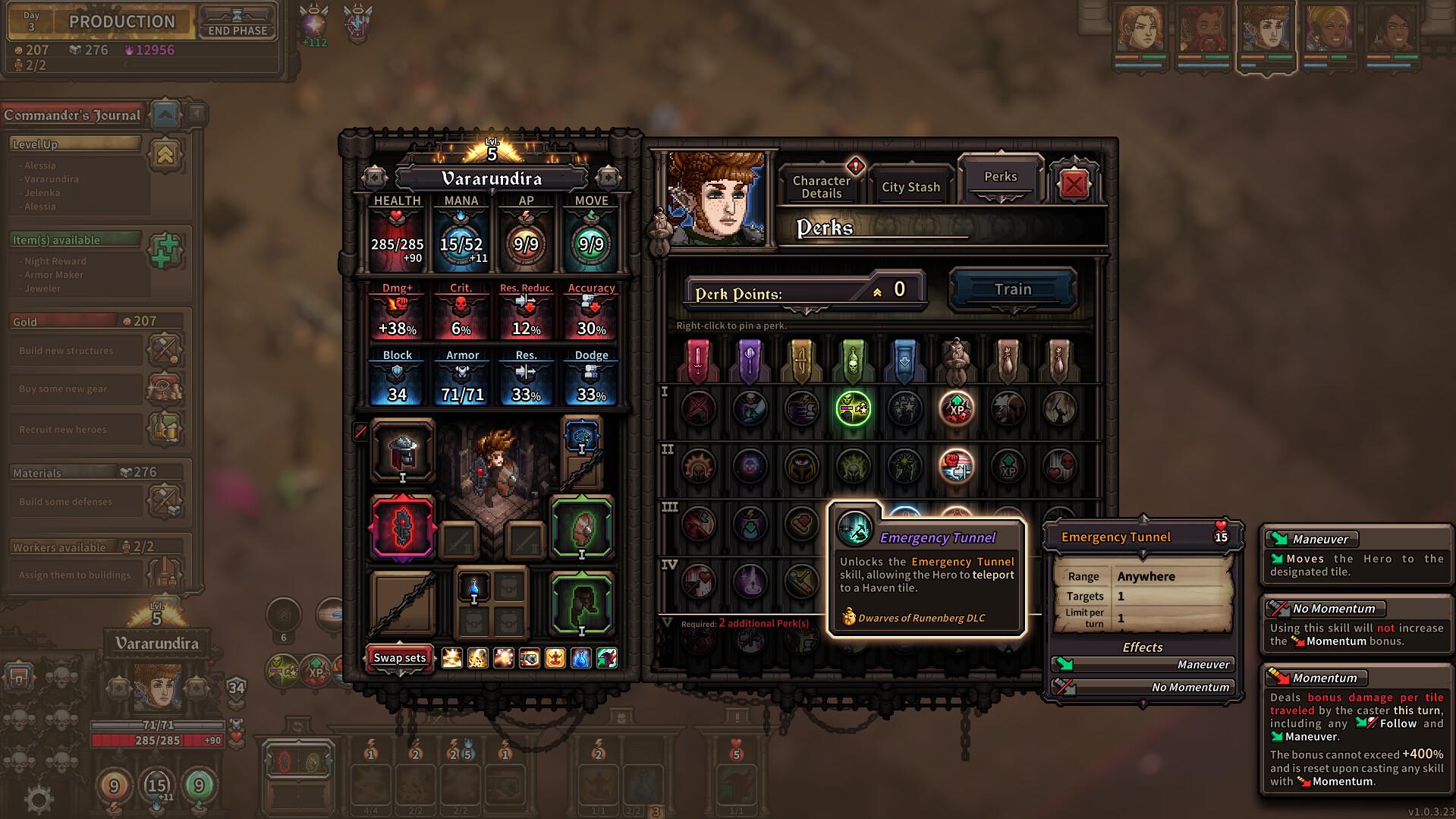The image size is (1456, 819).
Task: Select the red sword perk tree banner
Action: (698, 358)
